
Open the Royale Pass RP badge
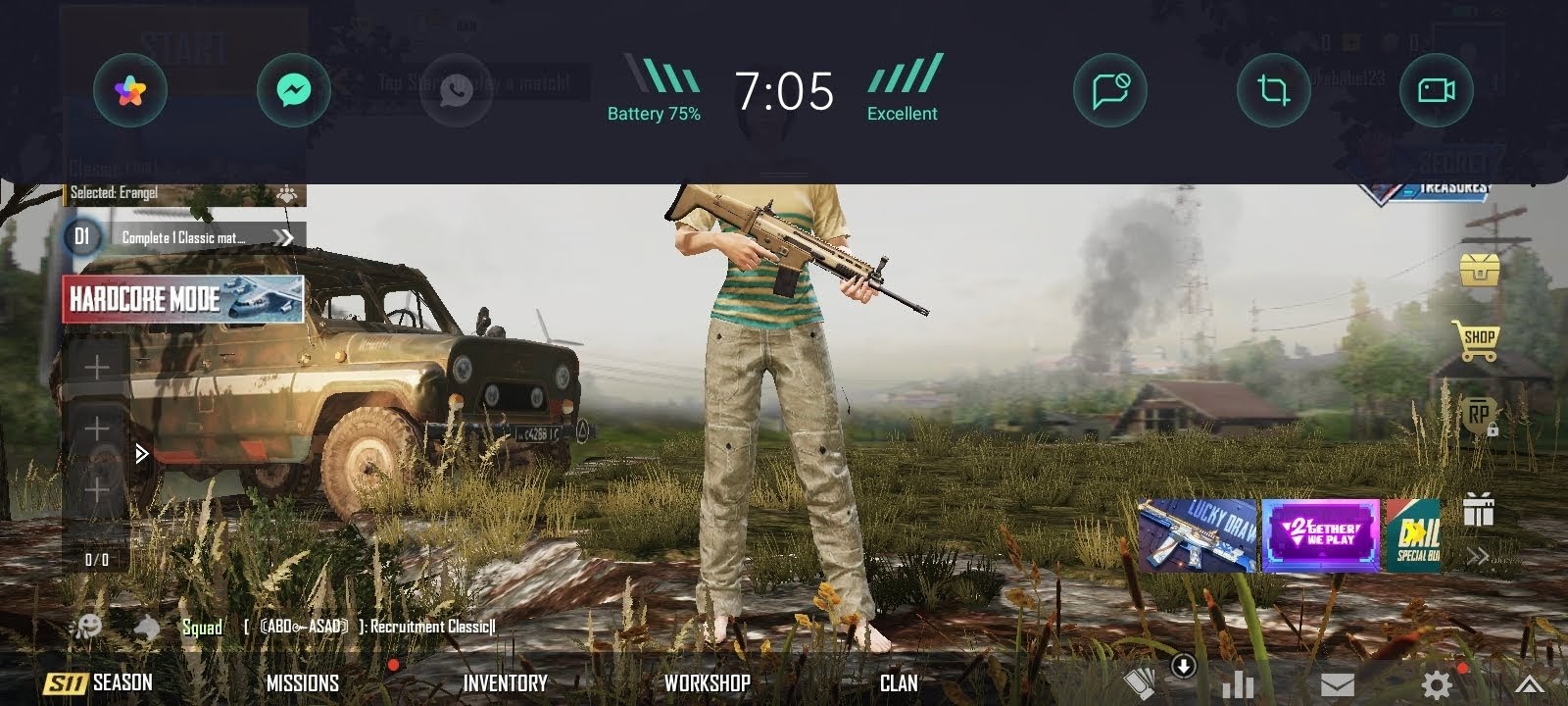click(1478, 416)
